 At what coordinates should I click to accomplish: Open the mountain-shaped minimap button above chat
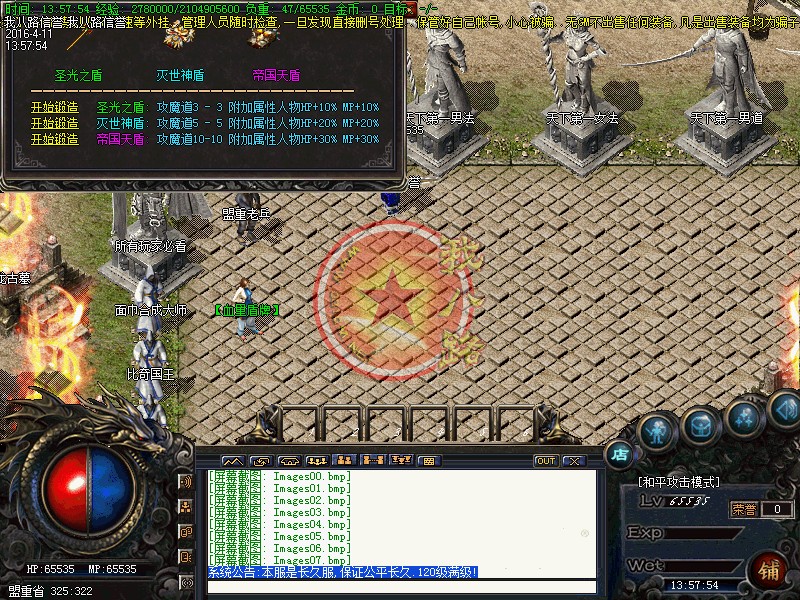233,461
